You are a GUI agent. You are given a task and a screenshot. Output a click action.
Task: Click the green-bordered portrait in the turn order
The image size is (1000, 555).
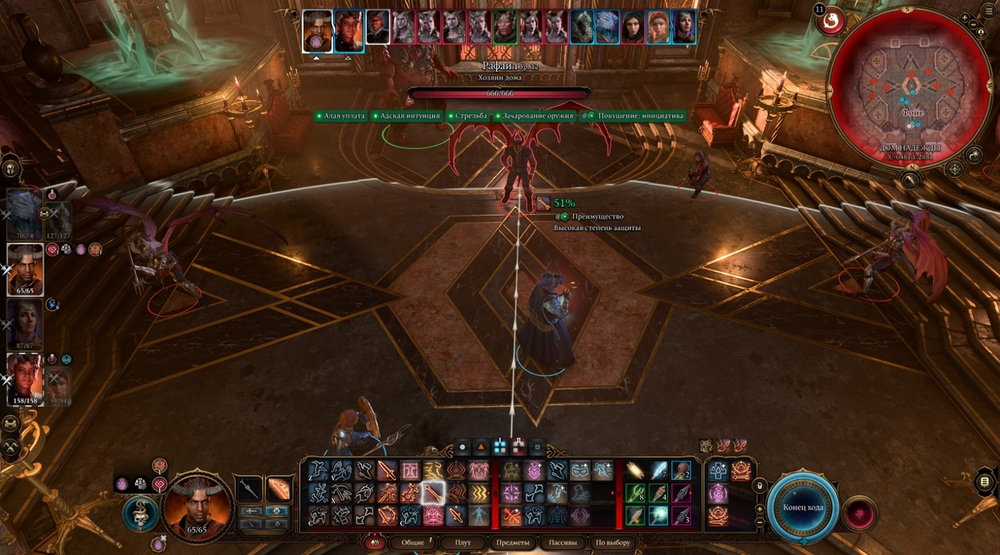(503, 27)
